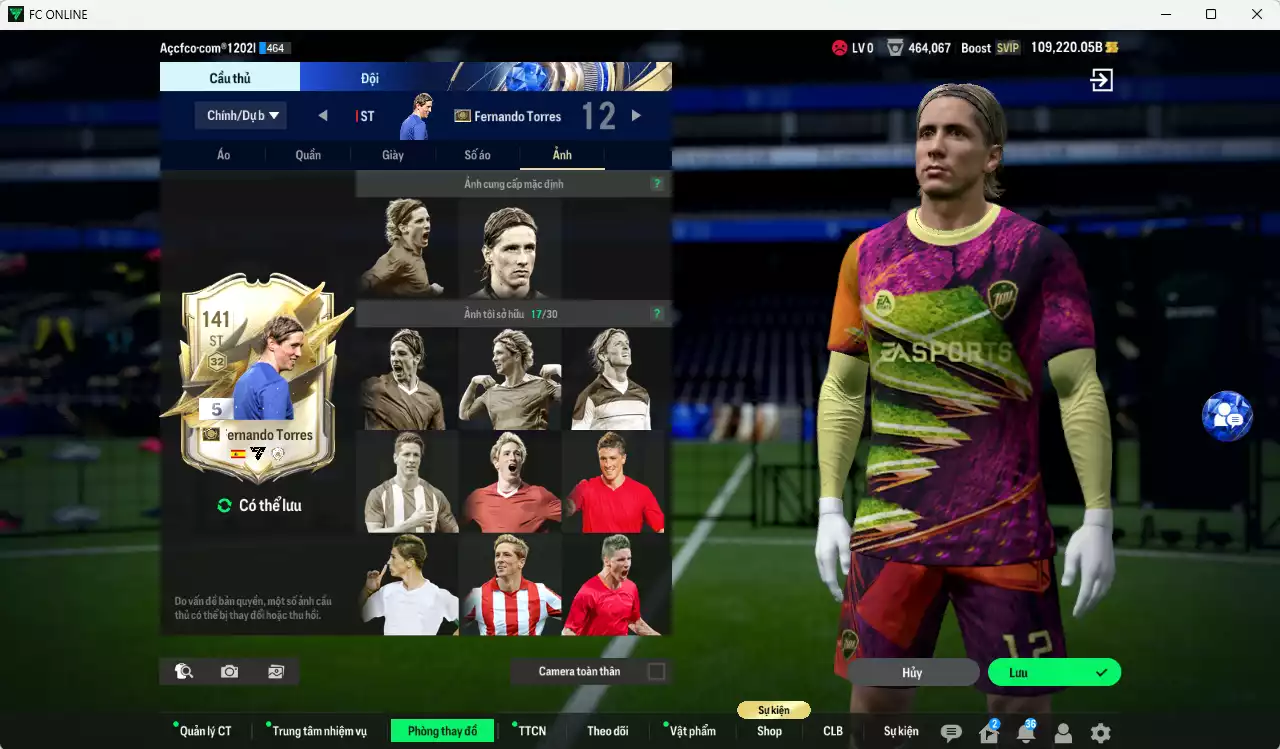Select the face zoom camera icon

coord(183,671)
